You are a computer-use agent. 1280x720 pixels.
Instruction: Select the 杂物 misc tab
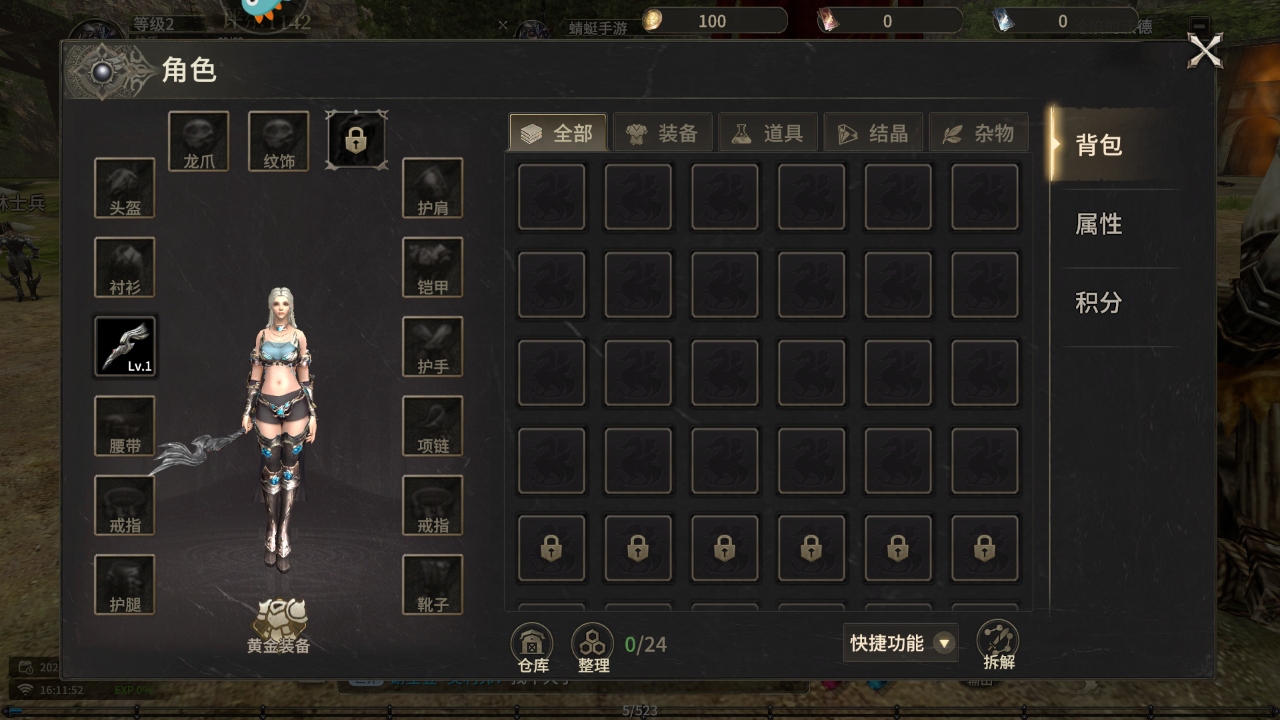click(979, 133)
